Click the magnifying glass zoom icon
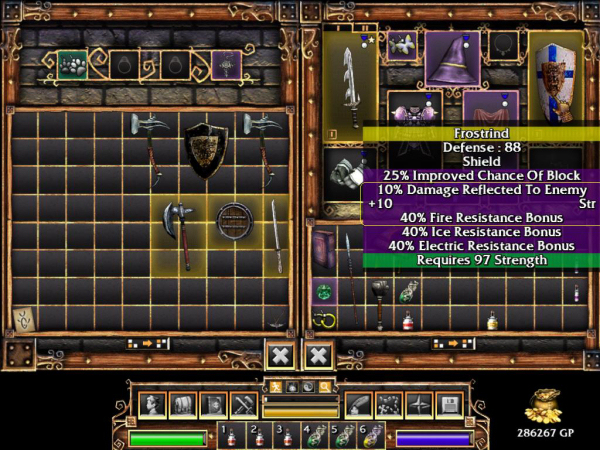The height and width of the screenshot is (450, 600). (324, 386)
